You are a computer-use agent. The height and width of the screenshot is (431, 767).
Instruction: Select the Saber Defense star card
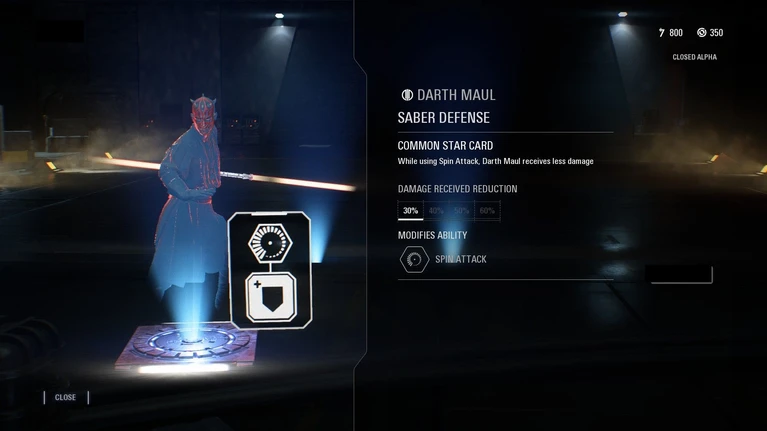[x=270, y=269]
